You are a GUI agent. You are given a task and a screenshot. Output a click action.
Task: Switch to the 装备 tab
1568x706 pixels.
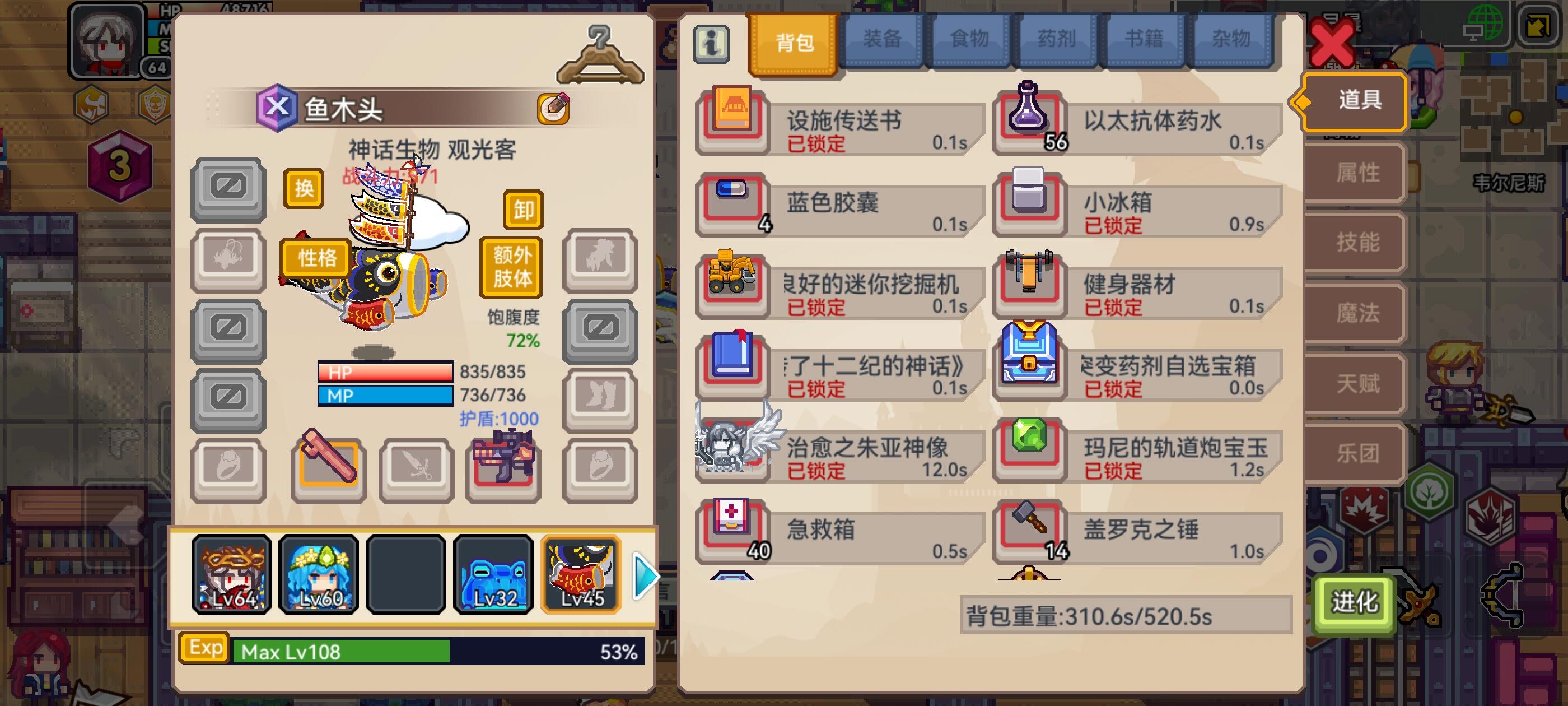point(882,38)
